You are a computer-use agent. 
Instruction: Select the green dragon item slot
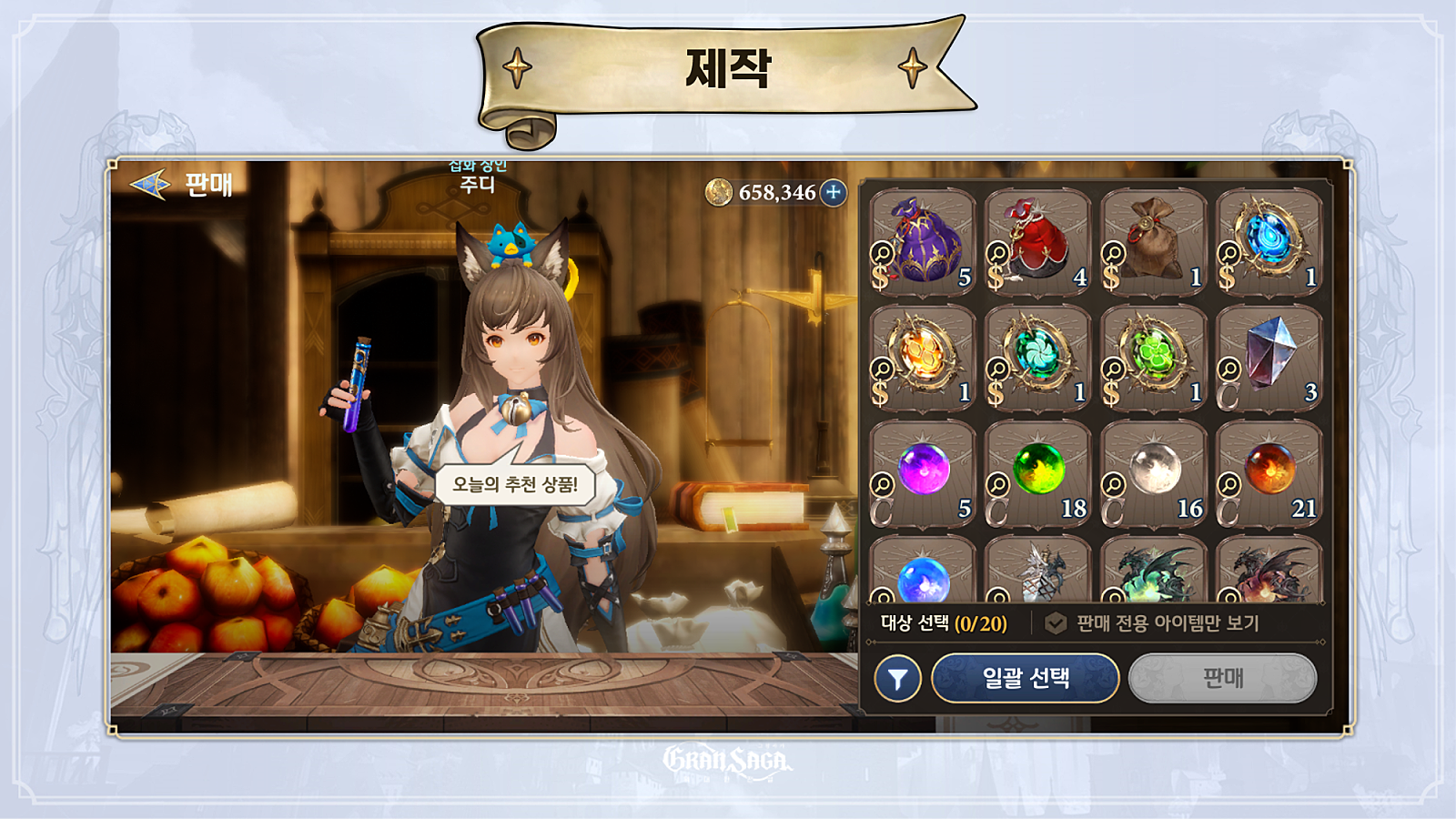click(x=1154, y=571)
